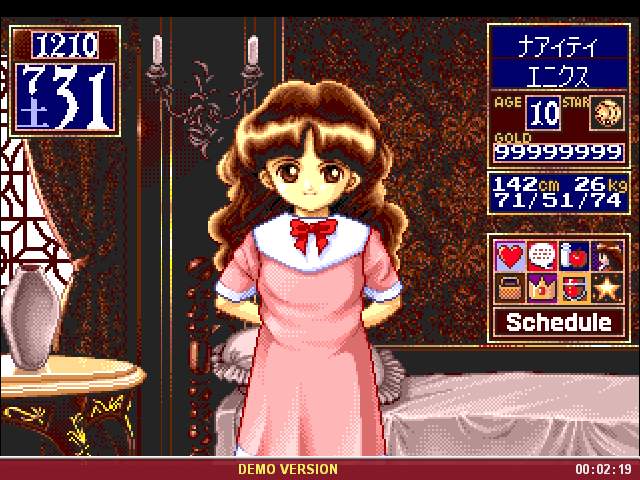This screenshot has height=480, width=640.
Task: Click the red treasure chest icon
Action: 573,289
